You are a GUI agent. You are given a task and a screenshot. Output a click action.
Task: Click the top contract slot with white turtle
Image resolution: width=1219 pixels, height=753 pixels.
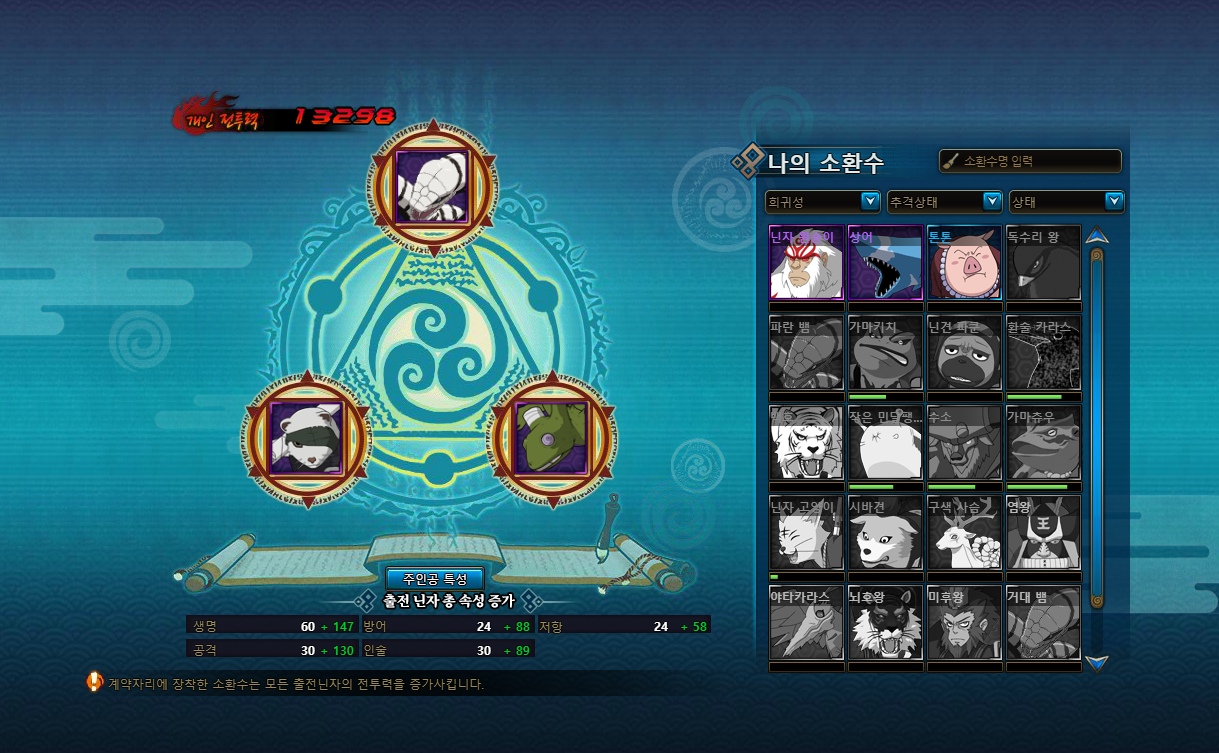pyautogui.click(x=433, y=186)
